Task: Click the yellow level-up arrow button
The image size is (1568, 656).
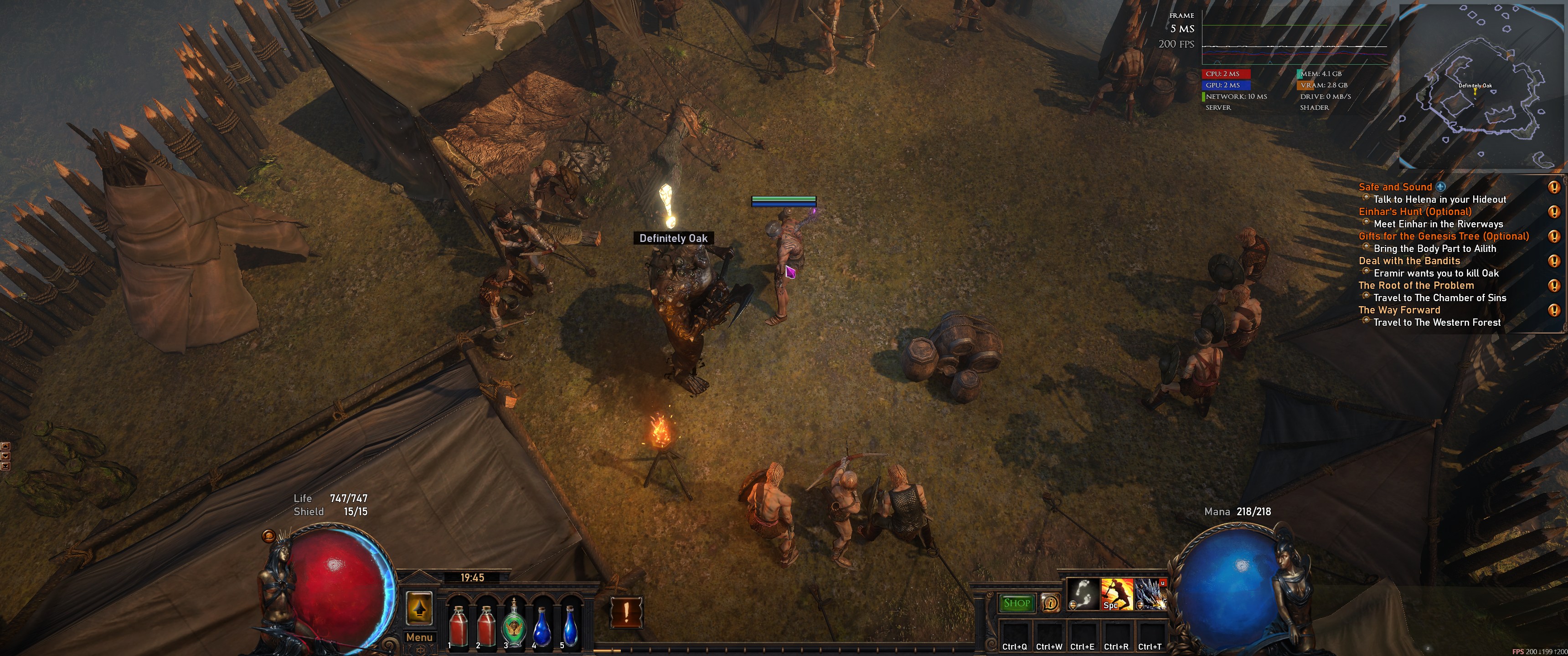Action: click(x=419, y=607)
